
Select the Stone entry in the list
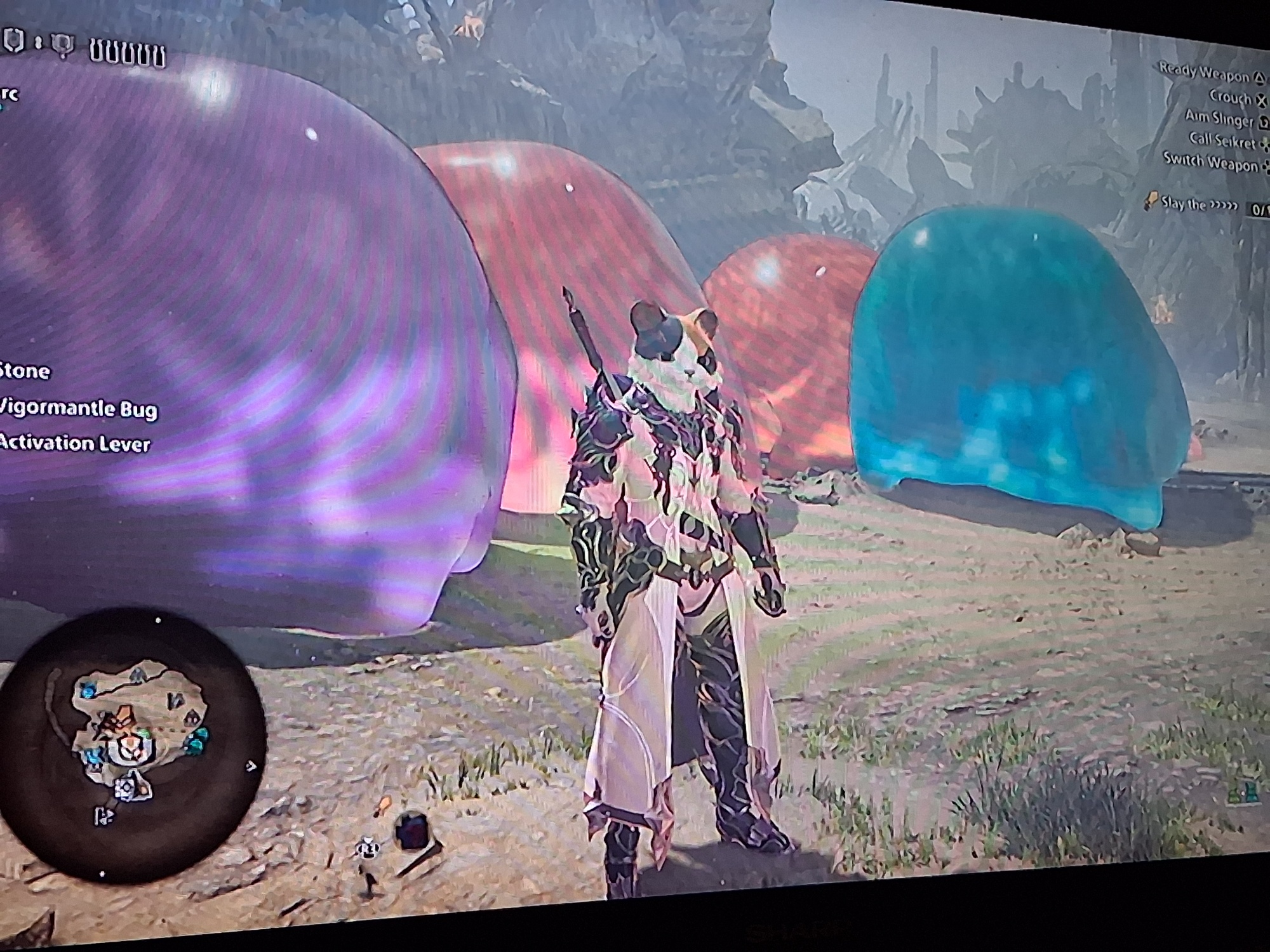click(x=24, y=371)
